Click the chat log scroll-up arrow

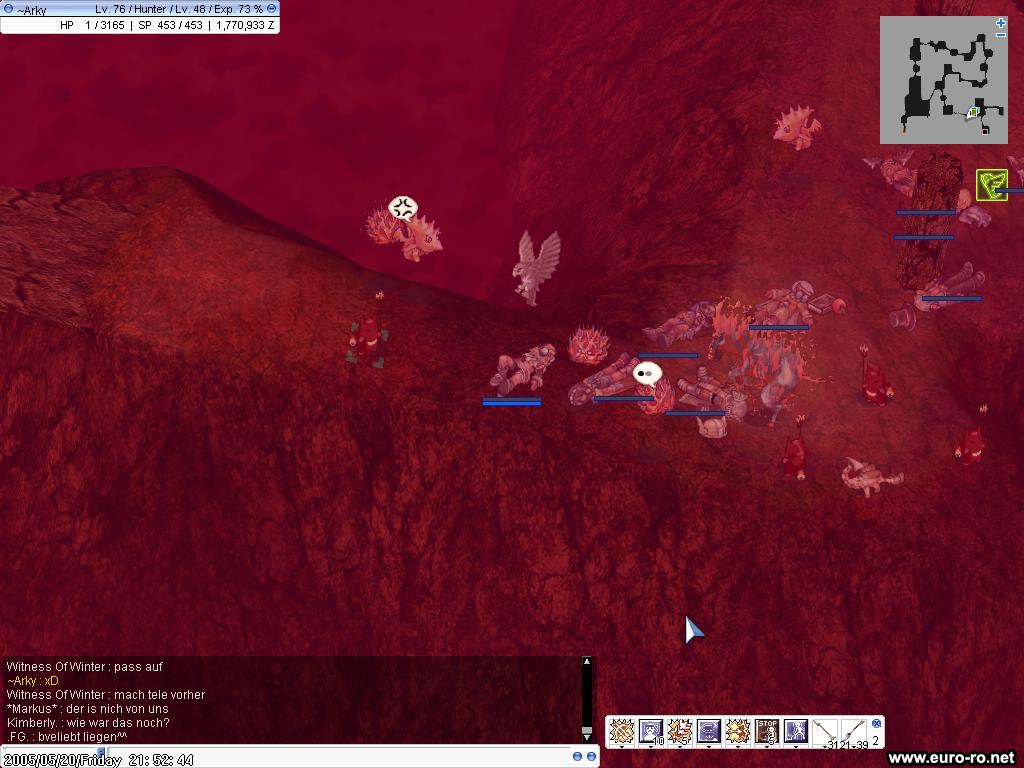[x=587, y=662]
